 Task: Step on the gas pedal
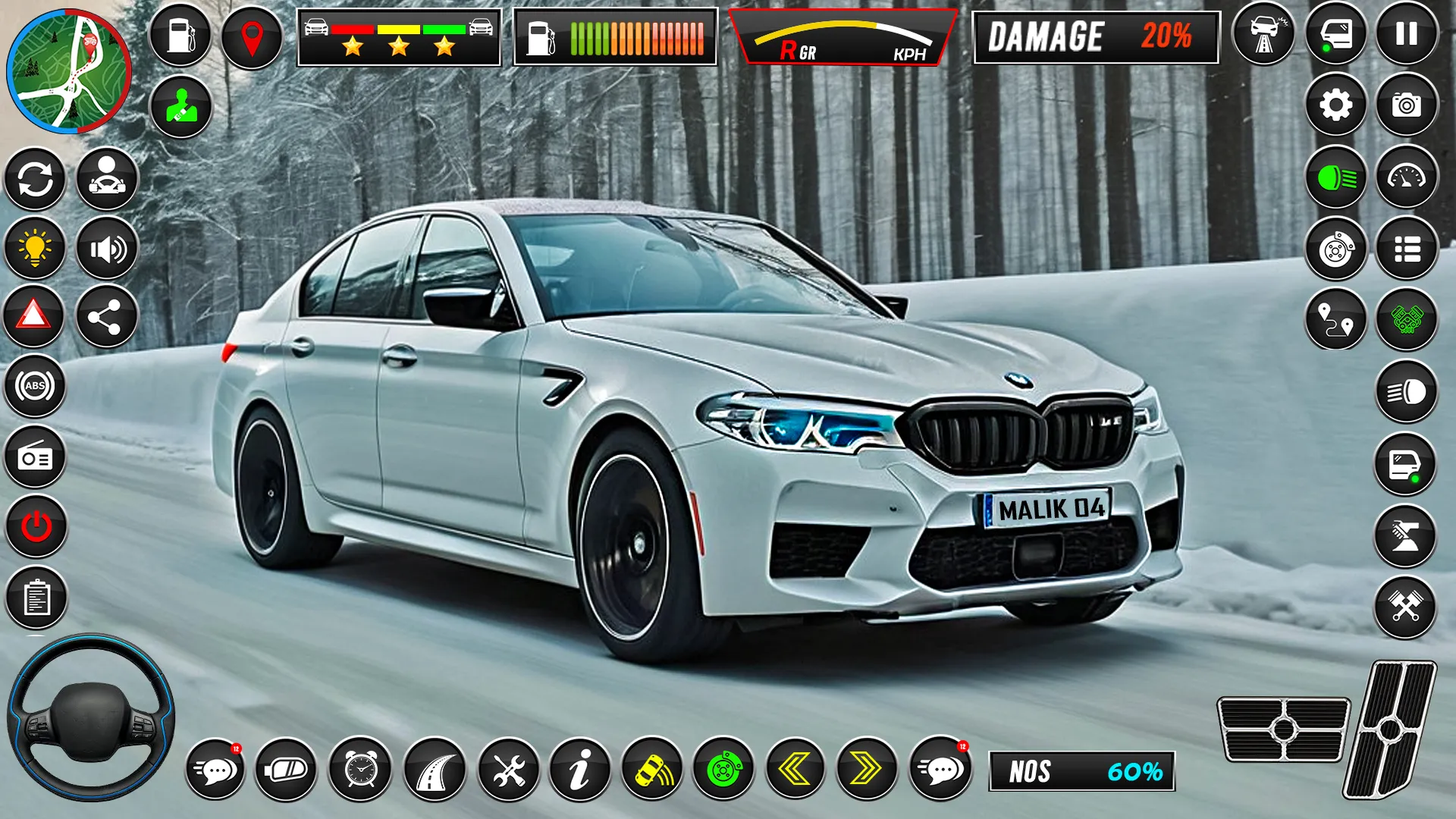click(x=1391, y=730)
